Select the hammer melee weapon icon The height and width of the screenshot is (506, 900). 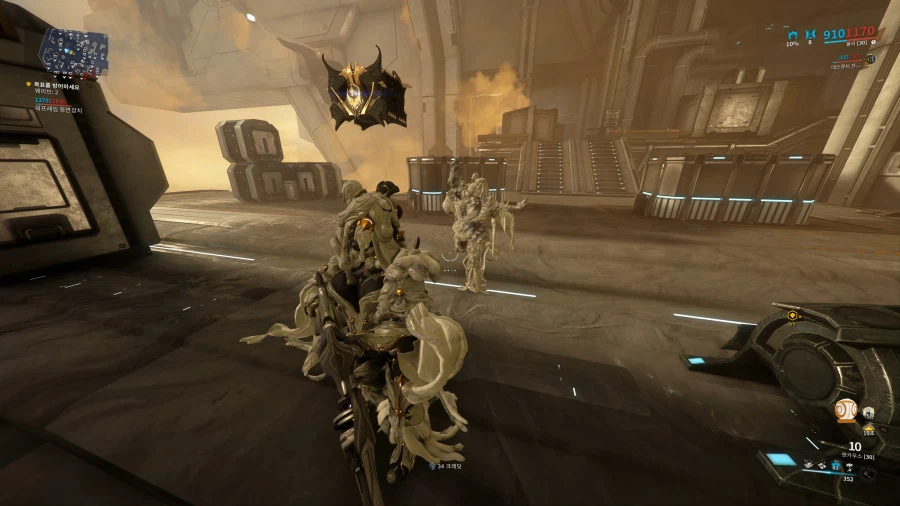(x=868, y=474)
